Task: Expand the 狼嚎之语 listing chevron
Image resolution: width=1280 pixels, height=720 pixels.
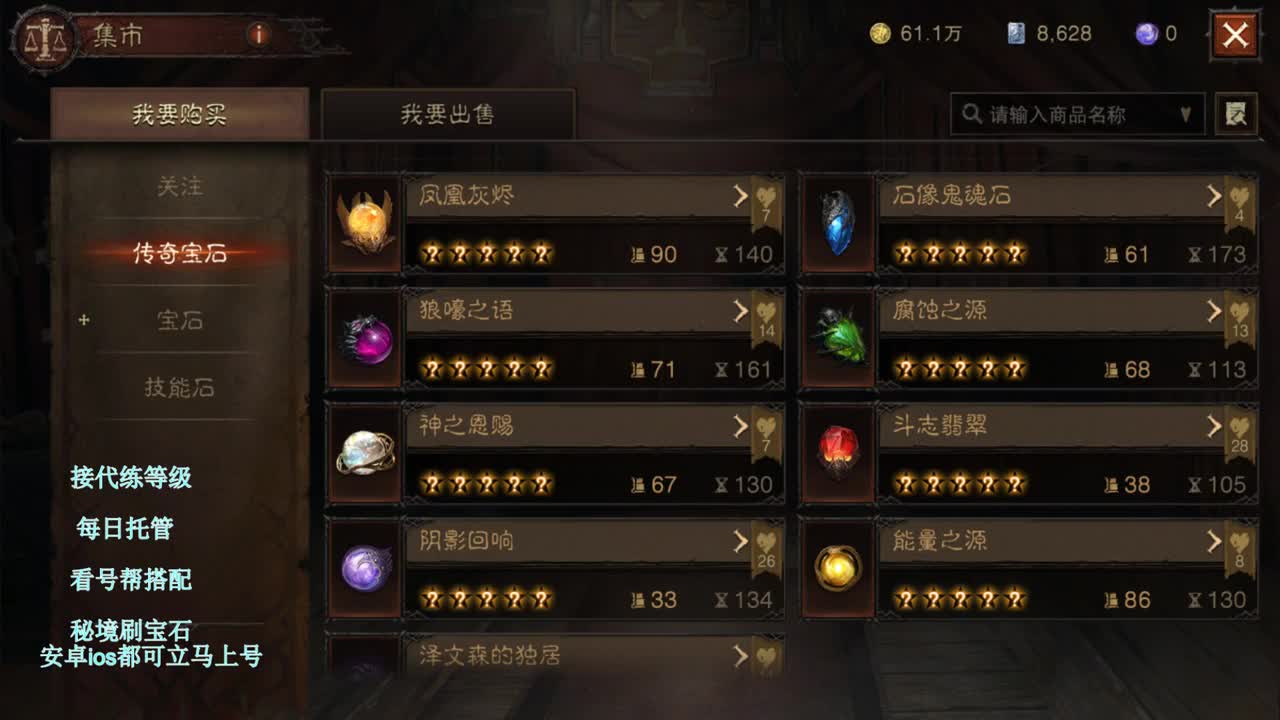Action: [740, 312]
